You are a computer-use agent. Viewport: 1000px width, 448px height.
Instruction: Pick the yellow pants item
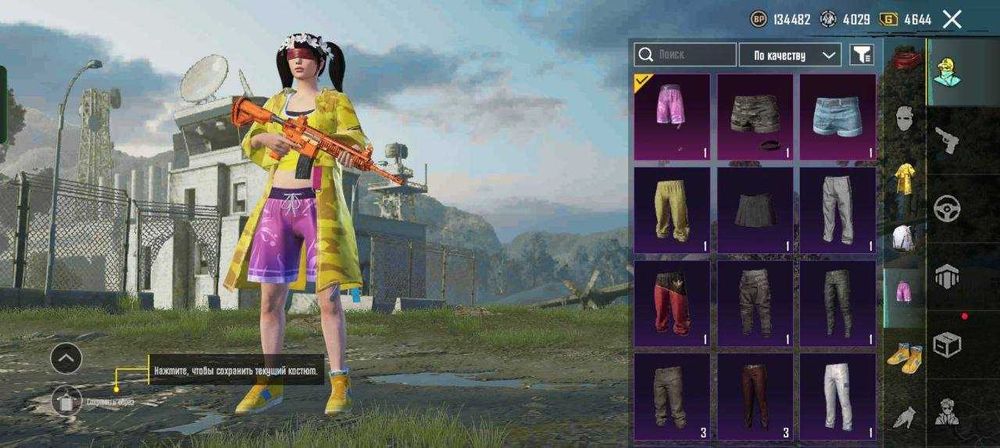(672, 210)
